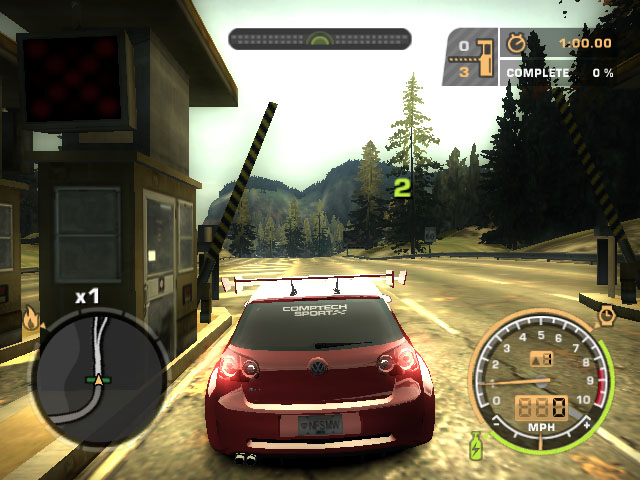The image size is (640, 480).
Task: Click the tachometer gauge dial
Action: [x=541, y=380]
